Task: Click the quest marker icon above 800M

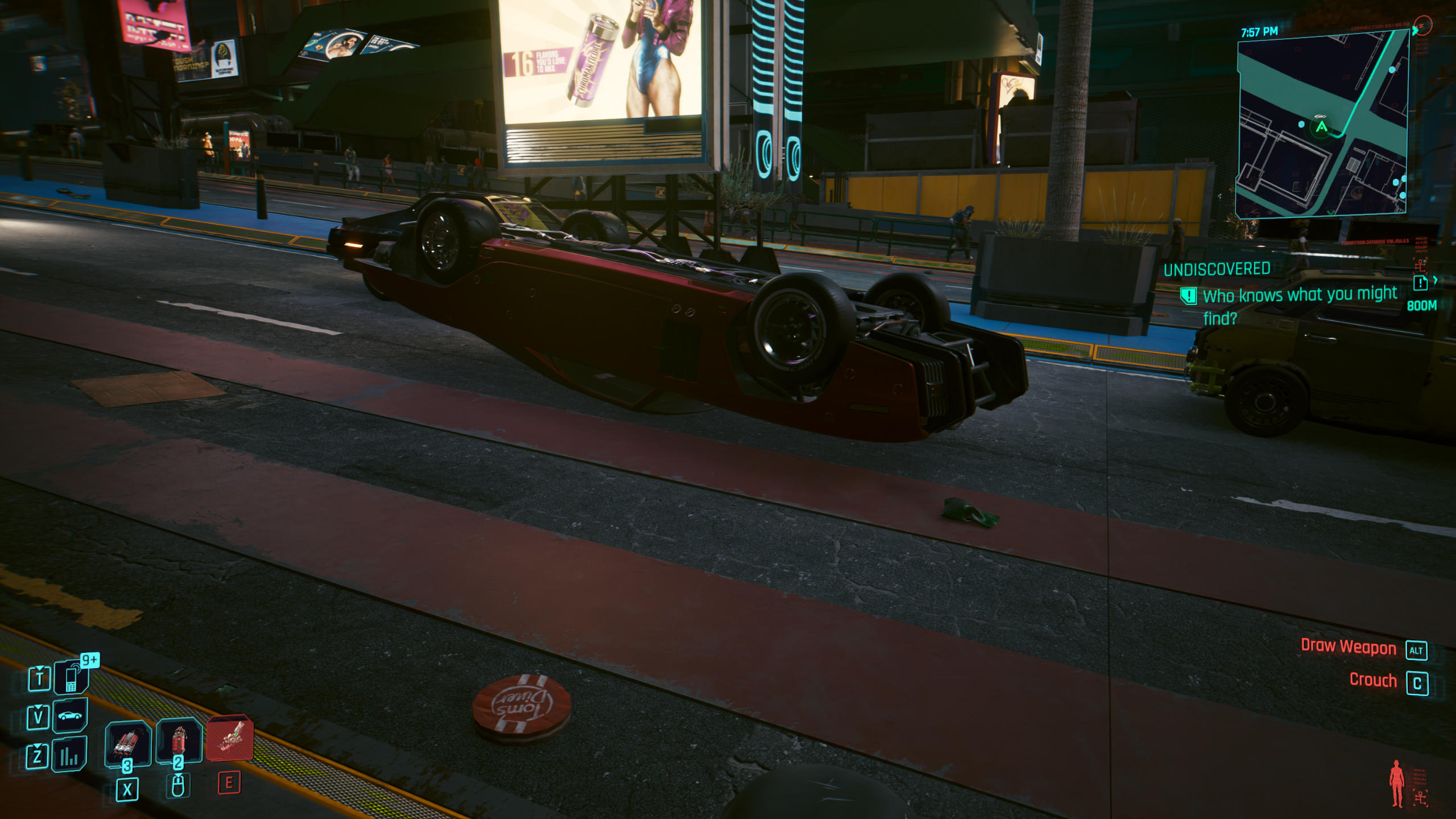Action: tap(1420, 283)
